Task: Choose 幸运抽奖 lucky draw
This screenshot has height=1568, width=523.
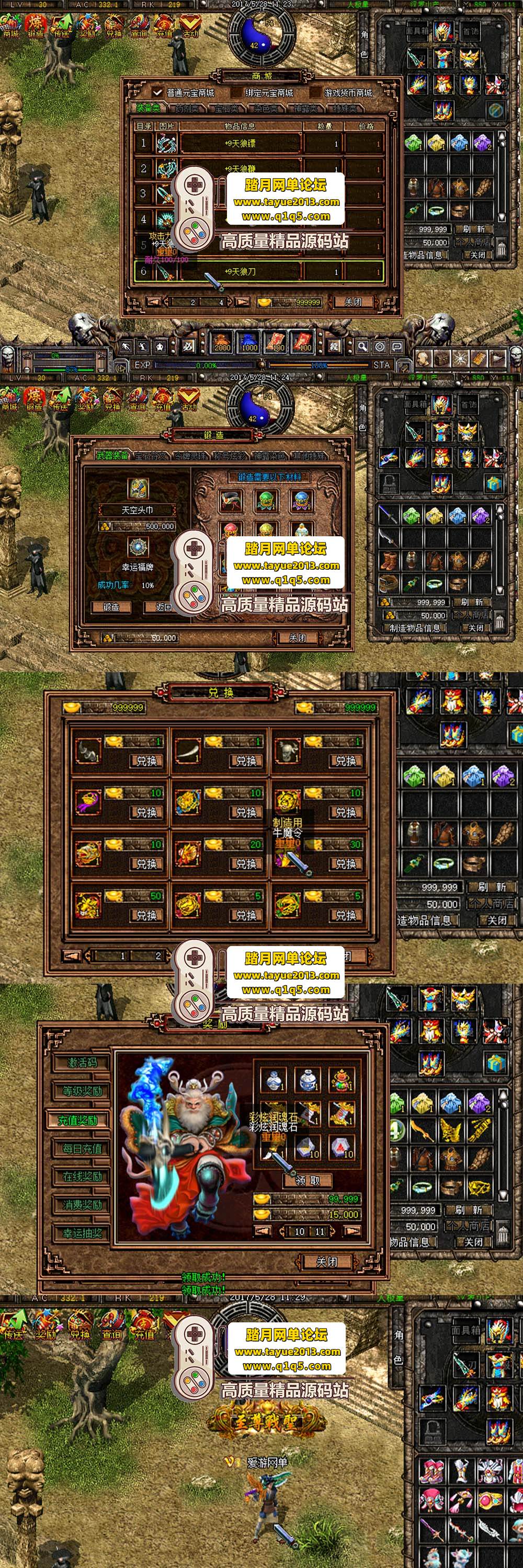Action: pos(81,1232)
